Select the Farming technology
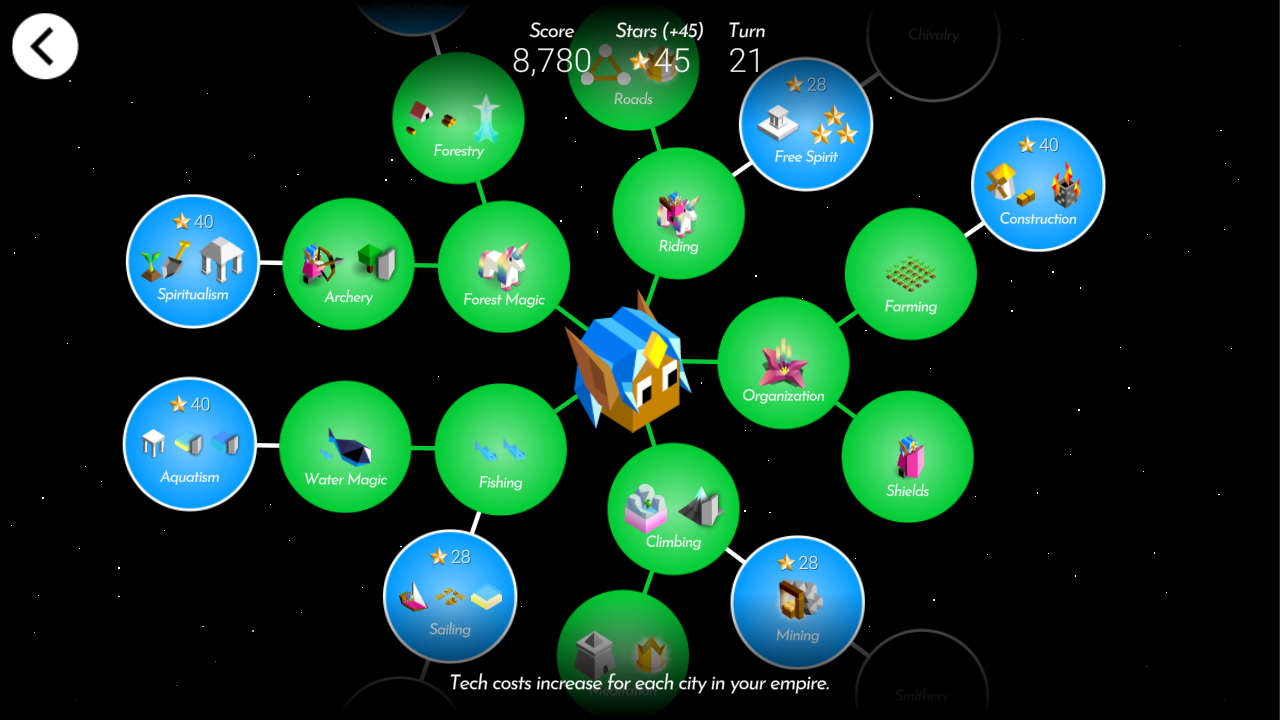The image size is (1280, 720). [x=910, y=273]
